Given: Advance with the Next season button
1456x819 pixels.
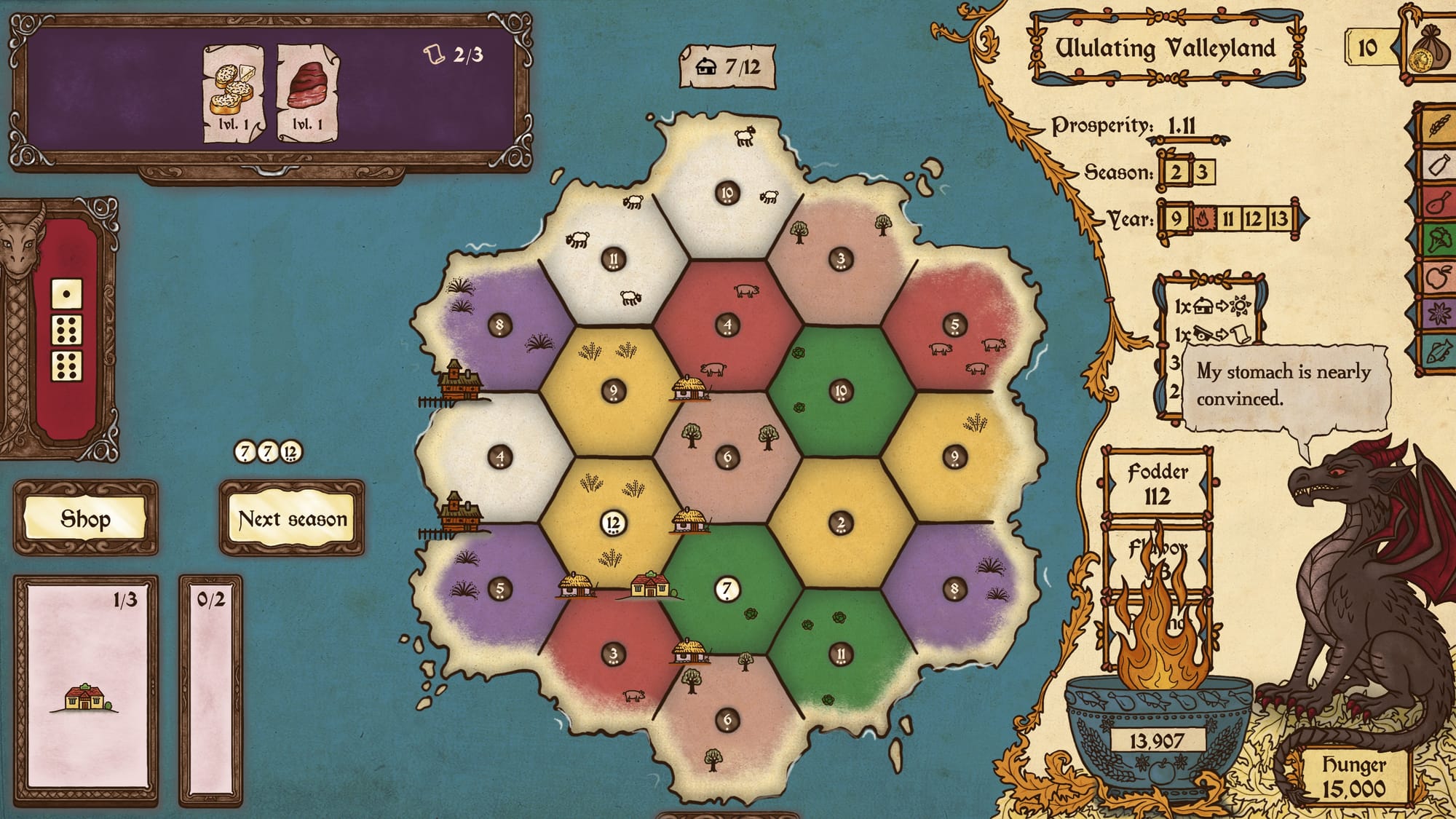Looking at the screenshot, I should point(292,518).
